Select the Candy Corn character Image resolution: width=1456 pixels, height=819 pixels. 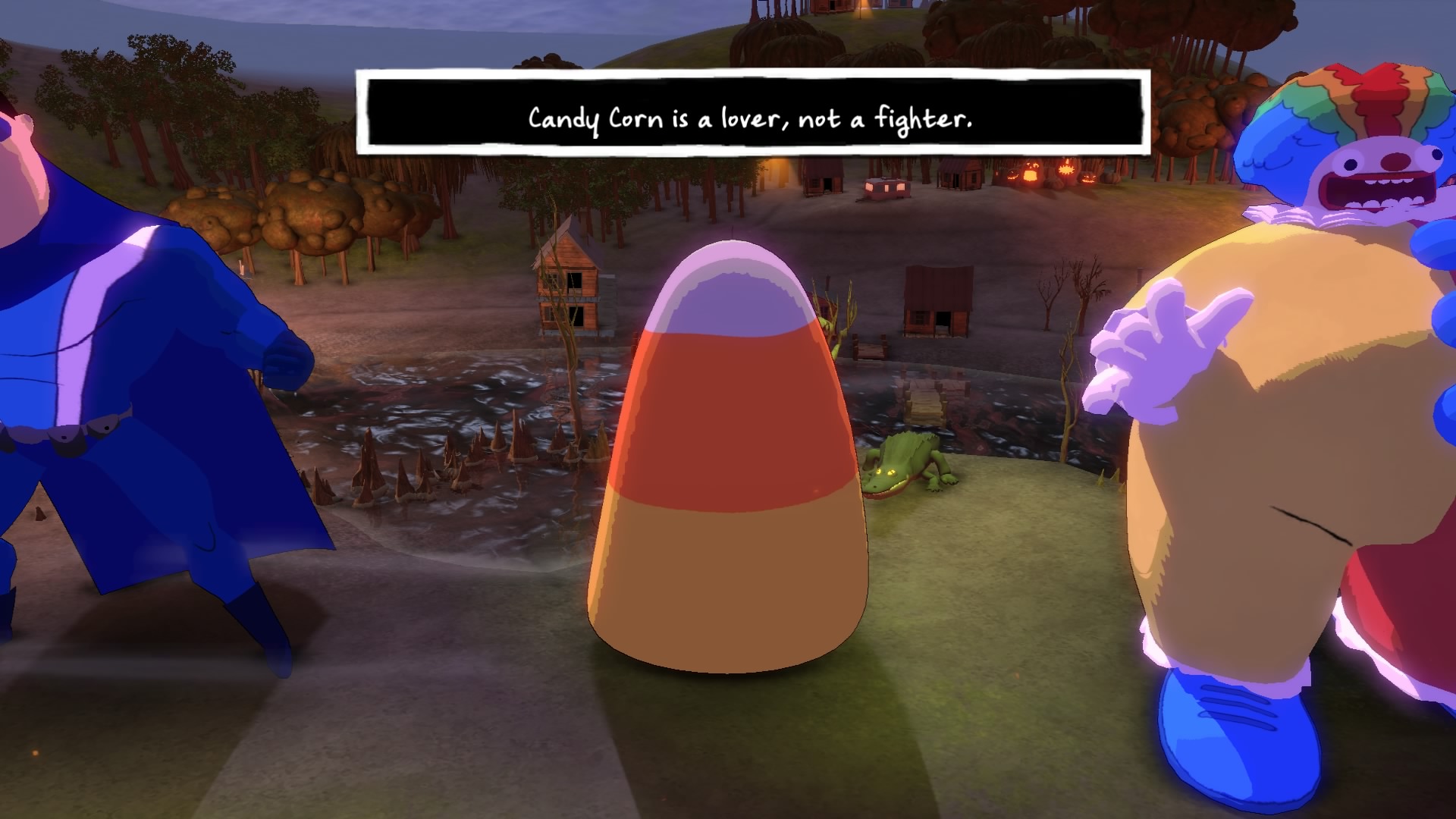(x=728, y=455)
